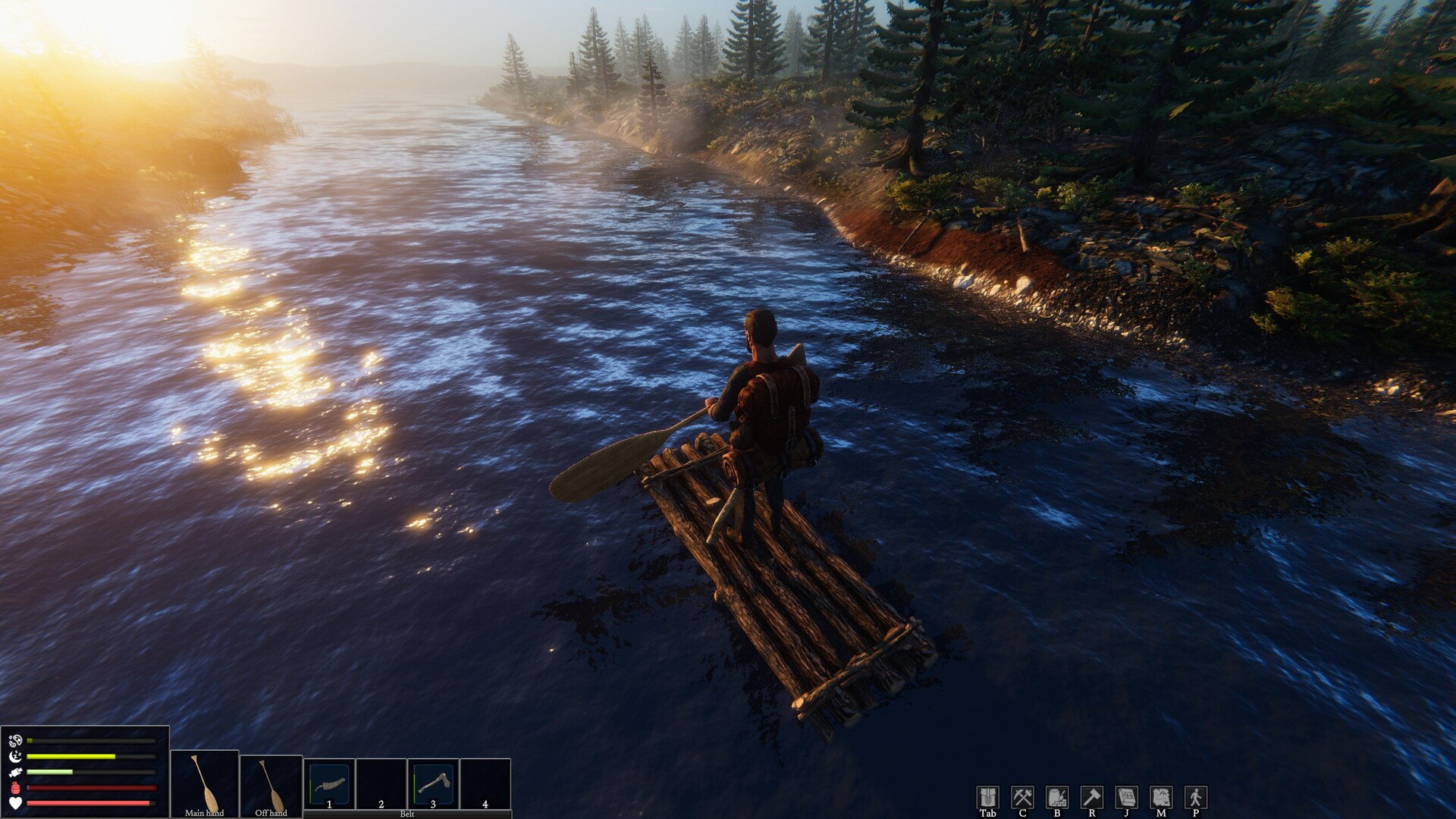The width and height of the screenshot is (1456, 819).
Task: Open crafting with the crossed pickaxe and hammer icon
Action: click(x=1022, y=797)
